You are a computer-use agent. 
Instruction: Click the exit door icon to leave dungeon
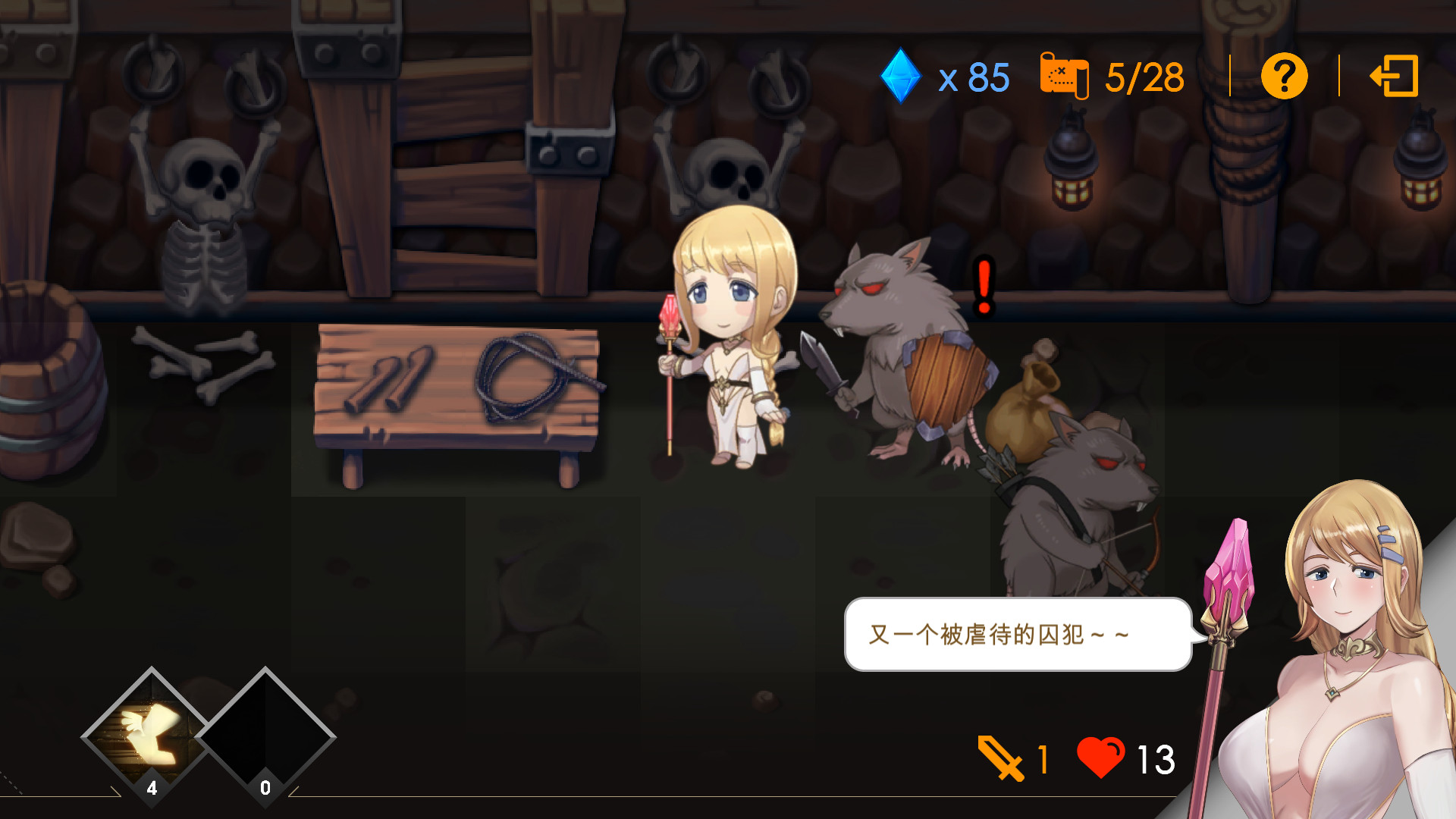[x=1394, y=76]
